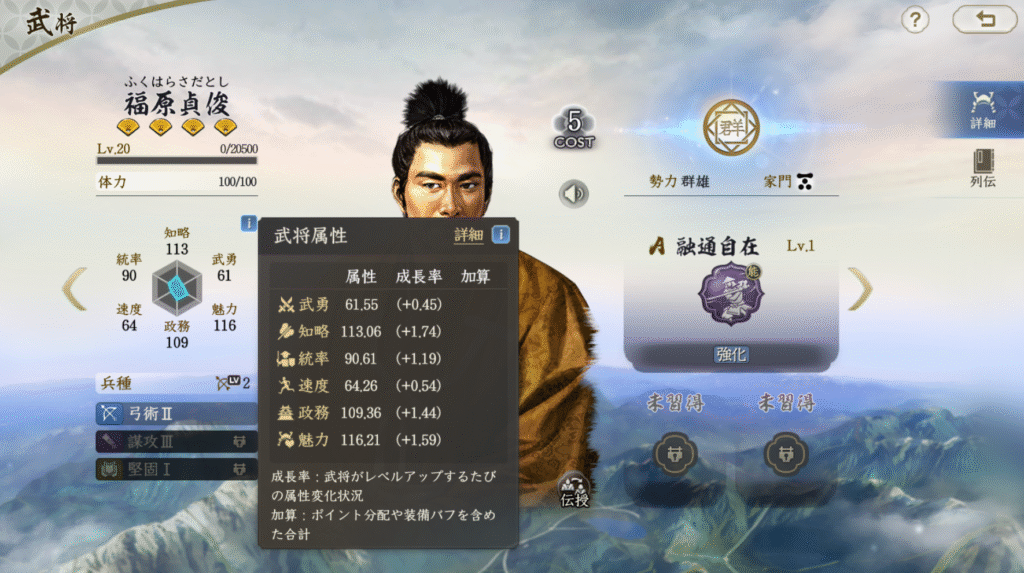Viewport: 1024px width, 573px height.
Task: Switch to the 詳細 details tab
Action: point(982,109)
